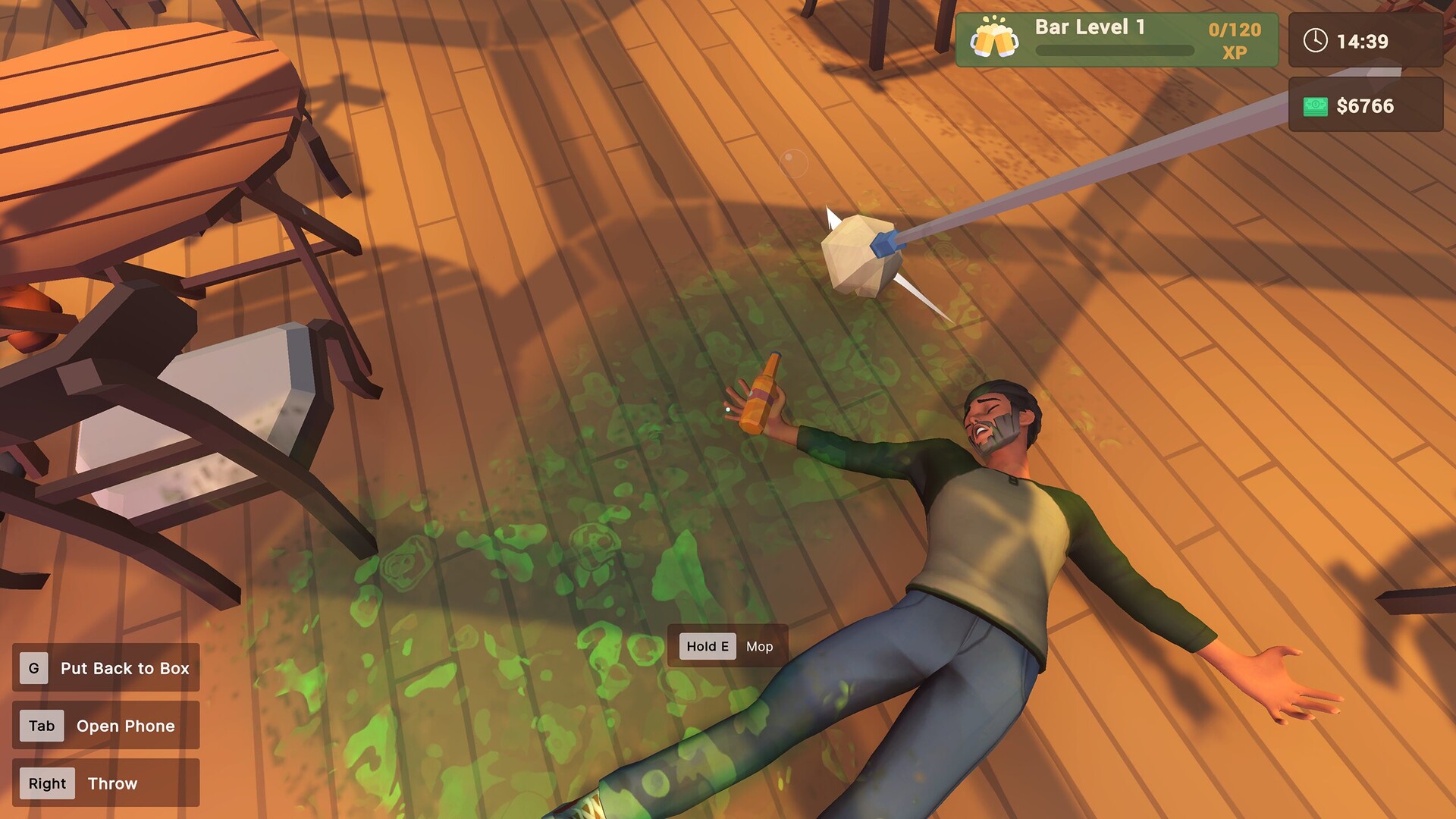Click the money stack icon near $6766
This screenshot has height=819, width=1456.
point(1317,105)
